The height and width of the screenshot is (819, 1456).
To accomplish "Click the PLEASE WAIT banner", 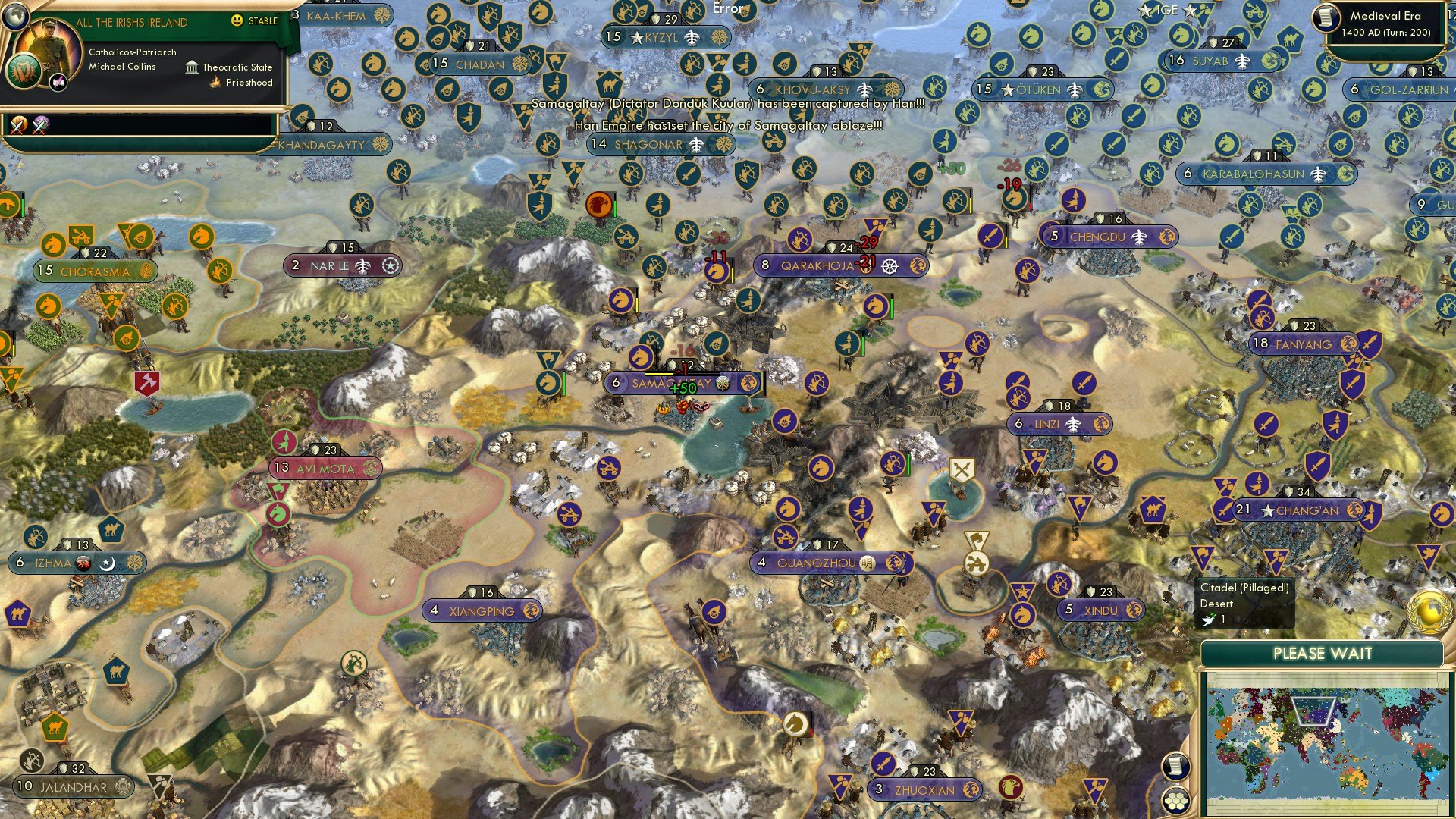I will [x=1323, y=653].
